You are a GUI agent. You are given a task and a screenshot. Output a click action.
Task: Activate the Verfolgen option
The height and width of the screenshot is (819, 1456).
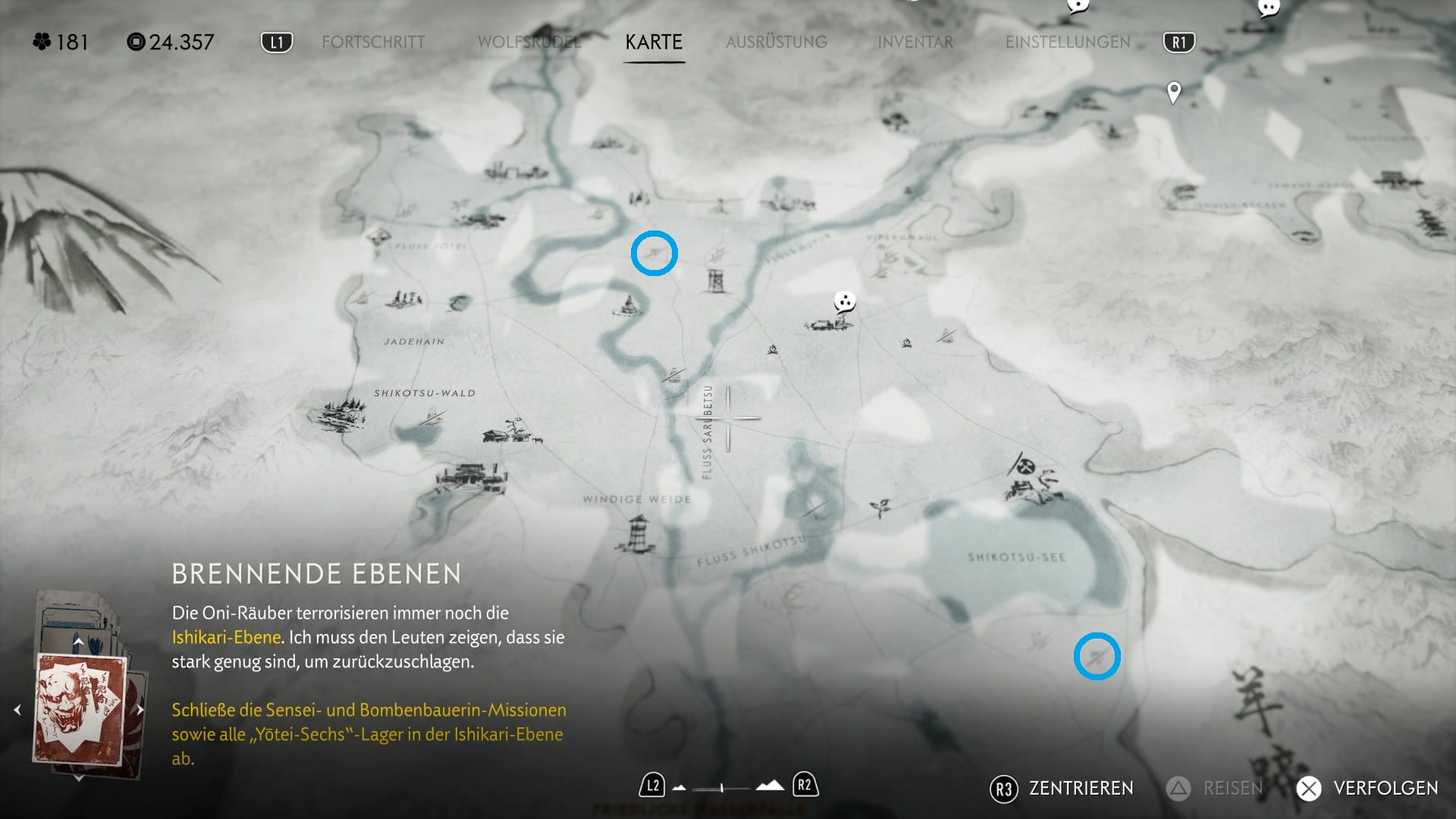tap(1368, 789)
